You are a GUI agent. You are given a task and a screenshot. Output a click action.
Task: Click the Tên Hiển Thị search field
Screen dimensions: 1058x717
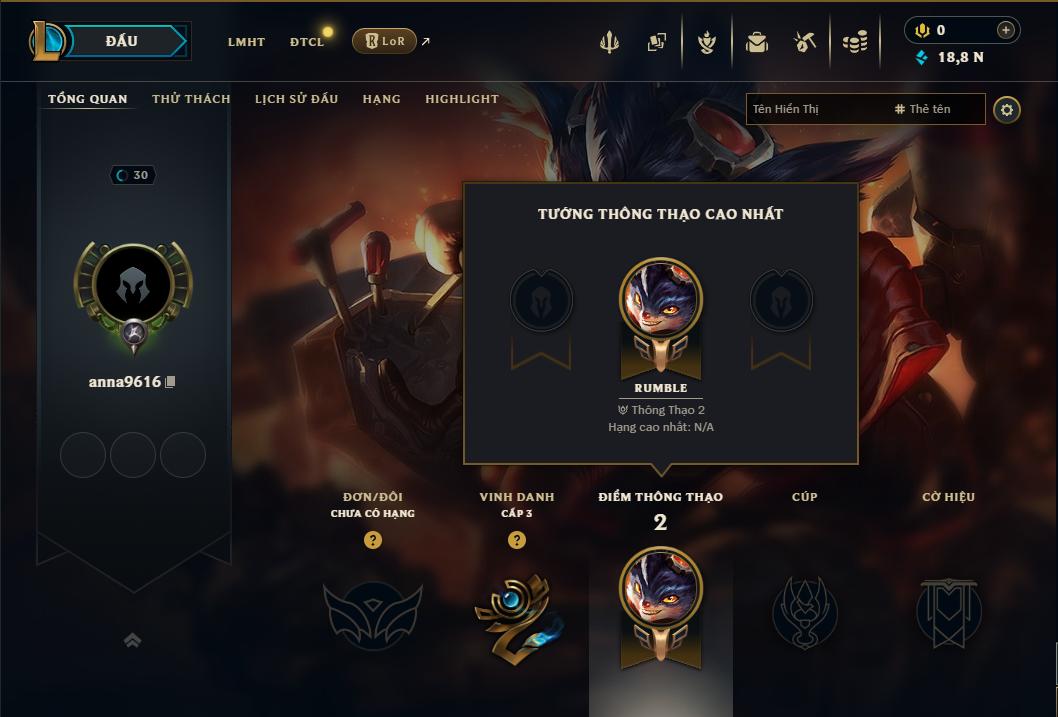coord(817,109)
